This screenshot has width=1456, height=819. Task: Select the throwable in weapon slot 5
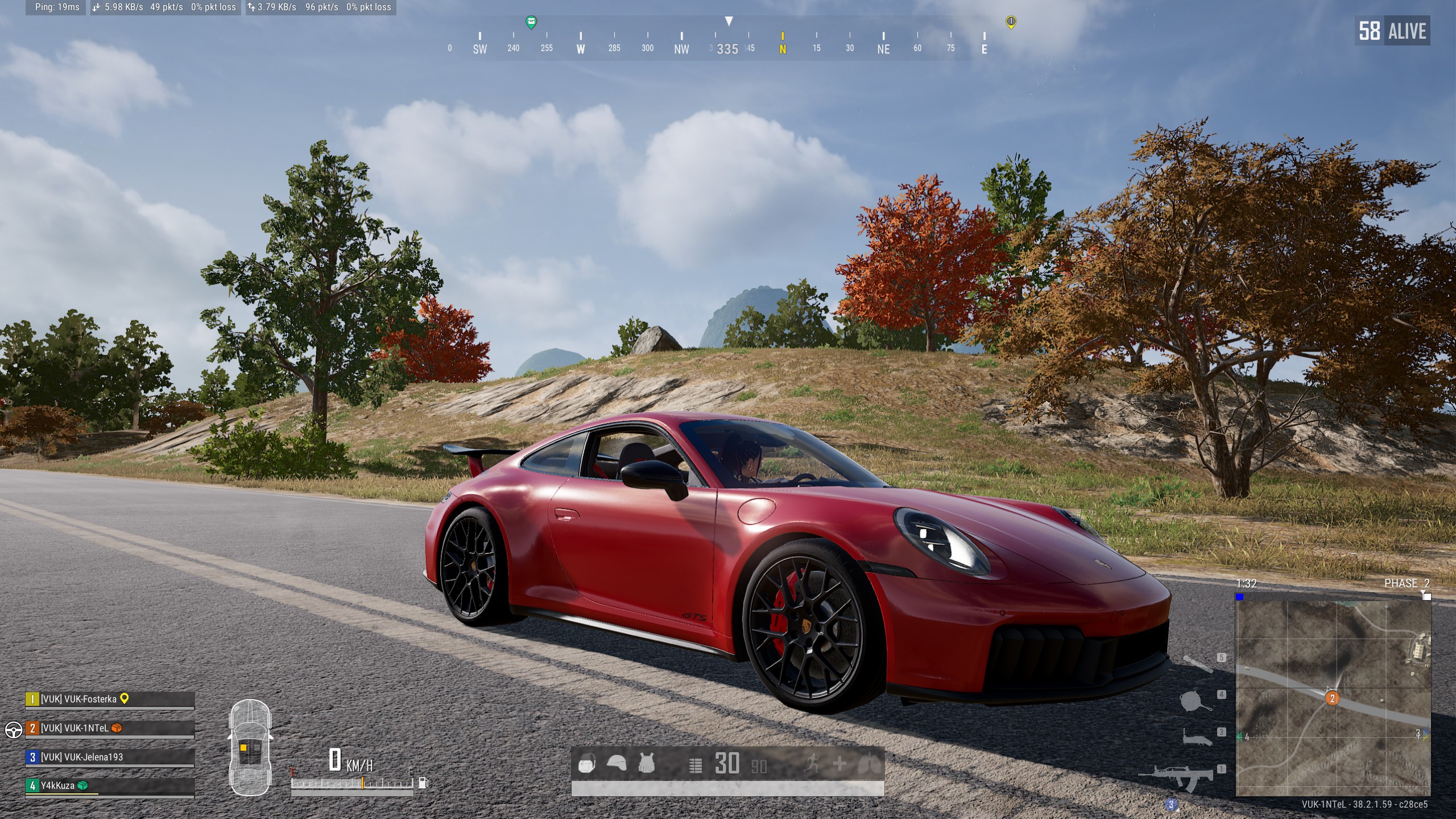tap(1197, 663)
